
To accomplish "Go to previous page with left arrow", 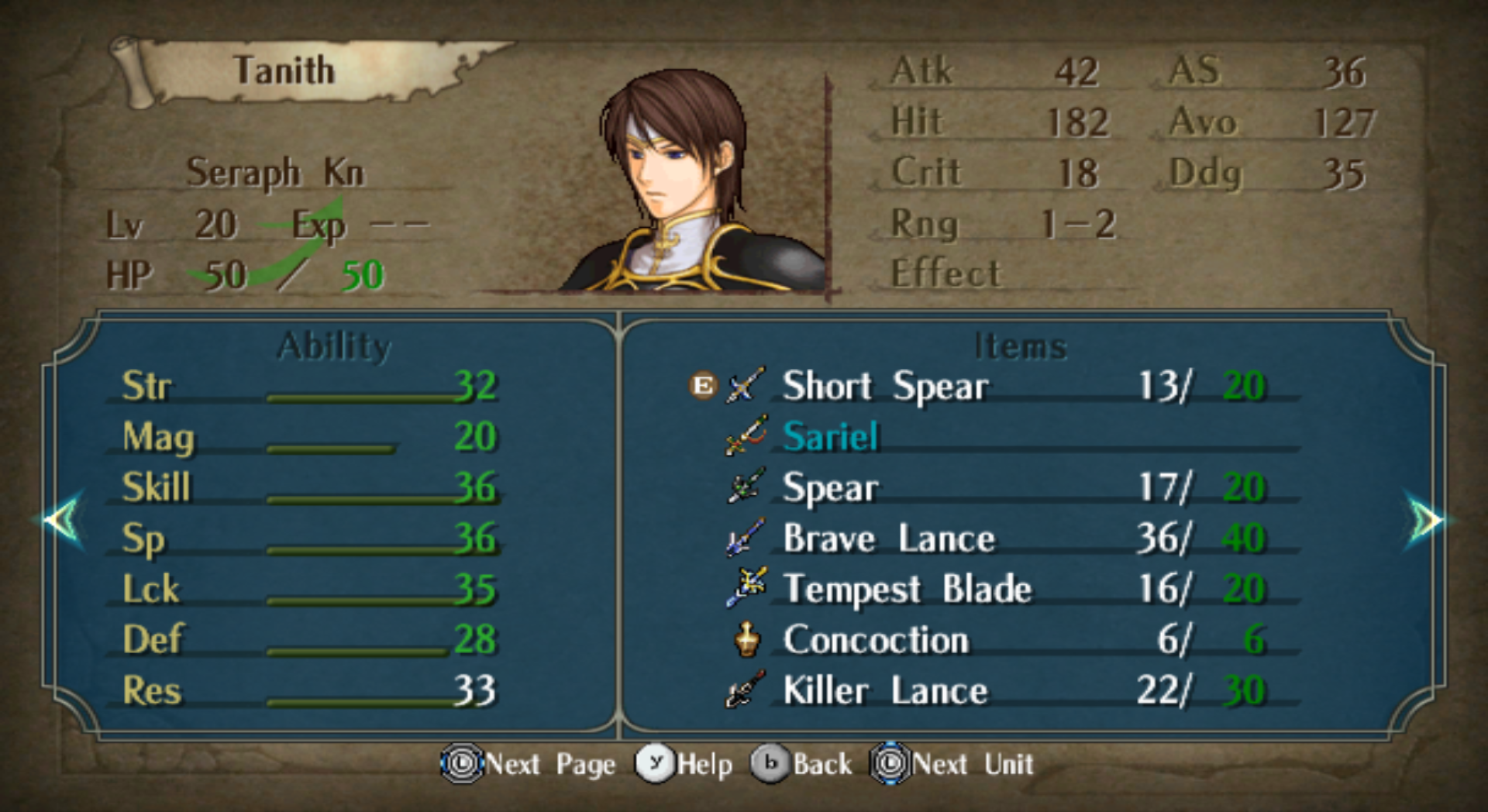I will [x=63, y=520].
